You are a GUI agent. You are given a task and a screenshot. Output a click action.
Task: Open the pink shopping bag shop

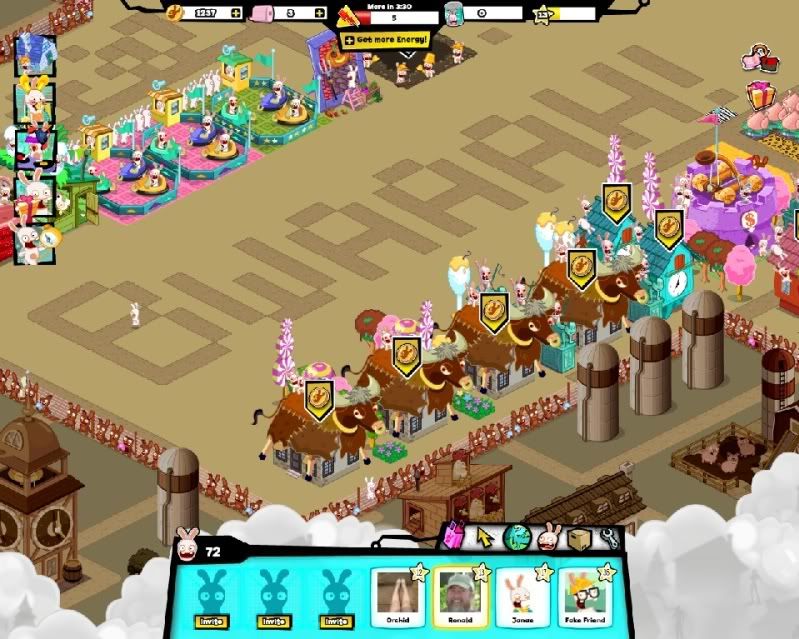pyautogui.click(x=455, y=537)
